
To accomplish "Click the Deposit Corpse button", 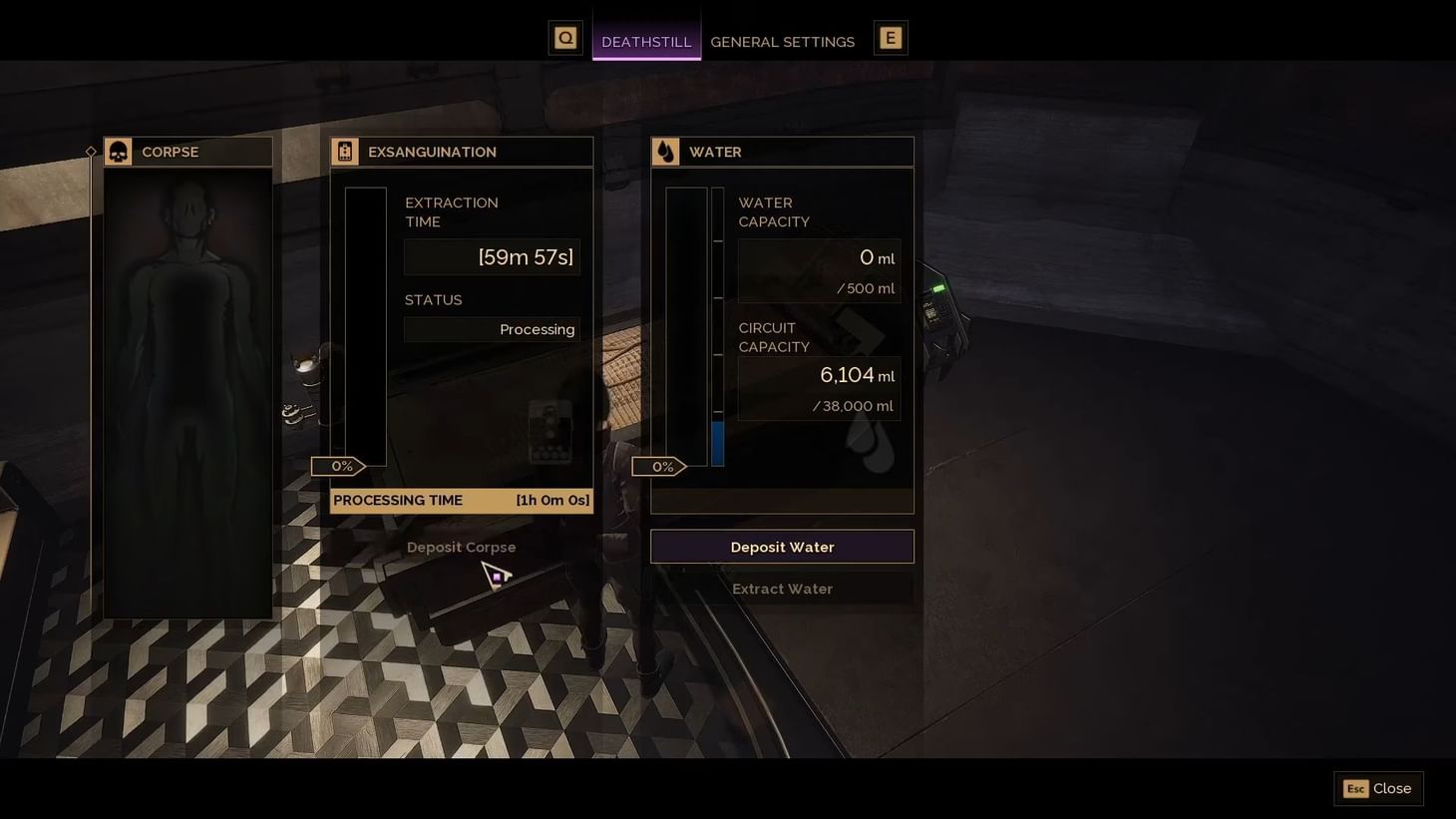I will (x=461, y=547).
